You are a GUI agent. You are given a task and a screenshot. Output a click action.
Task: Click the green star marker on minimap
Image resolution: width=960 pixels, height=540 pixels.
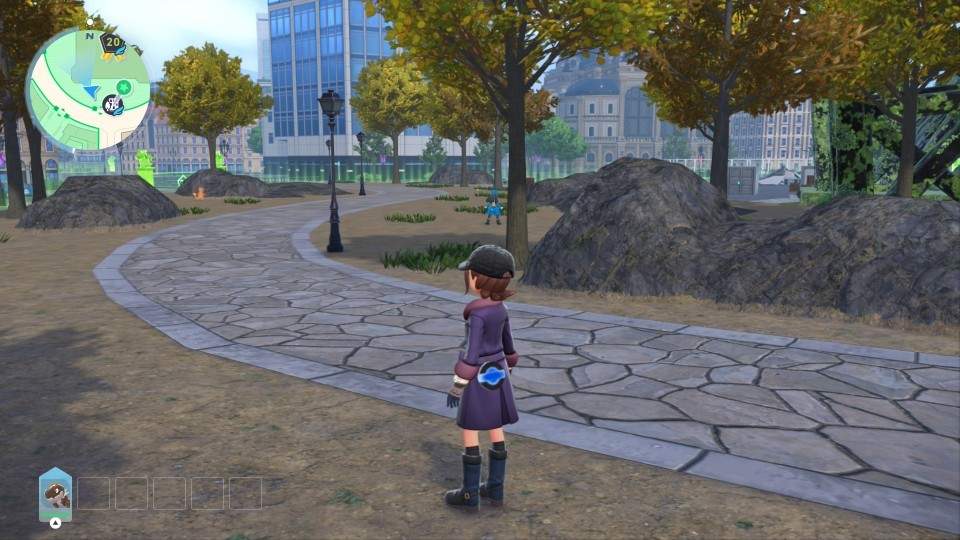coord(123,87)
